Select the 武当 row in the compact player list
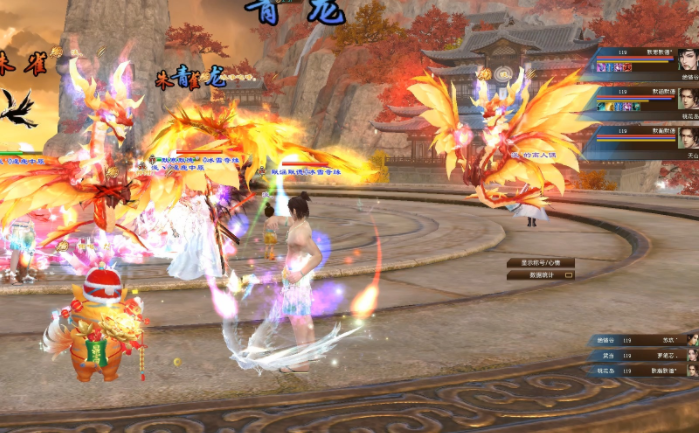 point(642,355)
